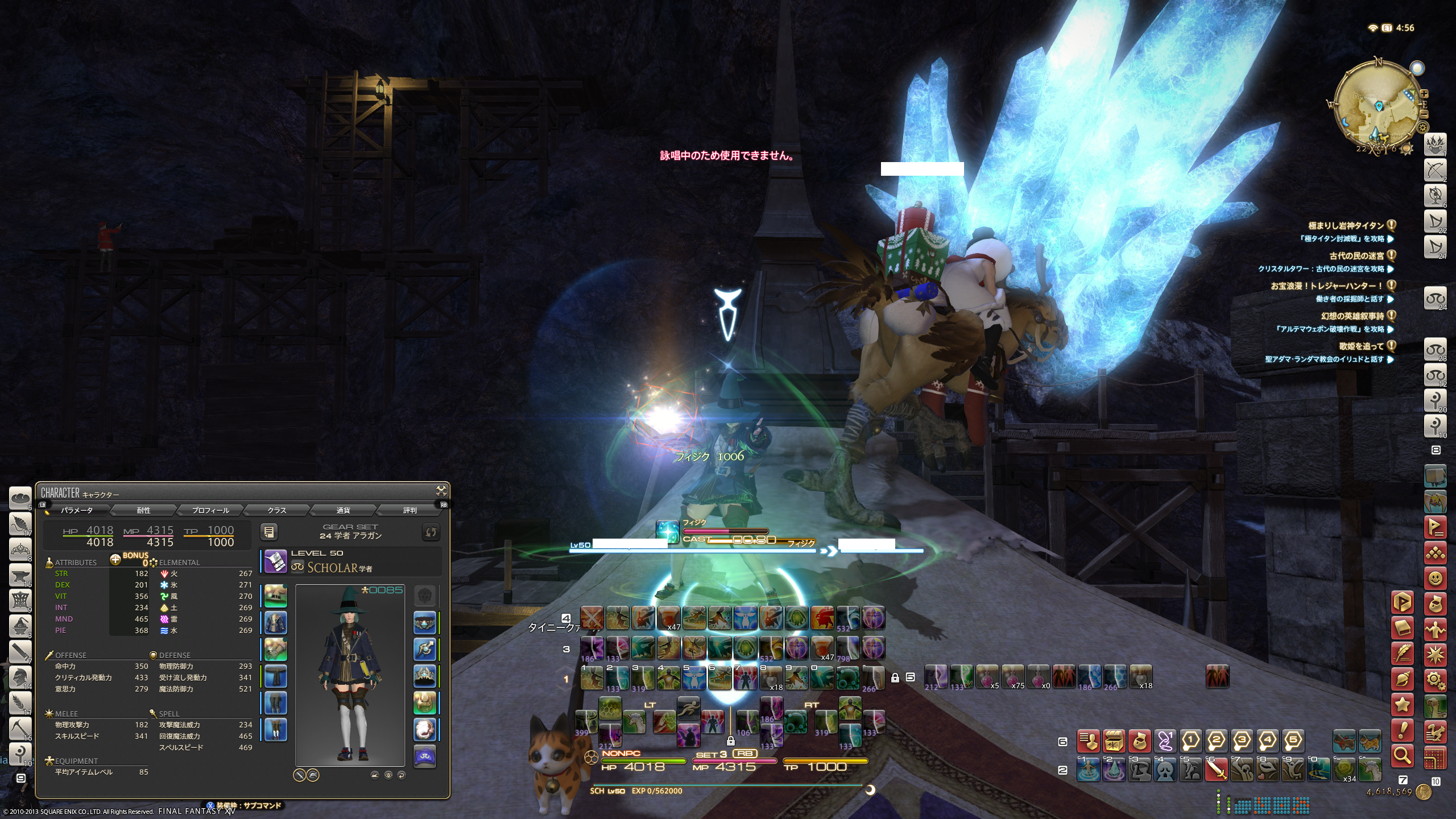Image resolution: width=1456 pixels, height=819 pixels.
Task: Open the system configuration gears icon
Action: 1435,680
